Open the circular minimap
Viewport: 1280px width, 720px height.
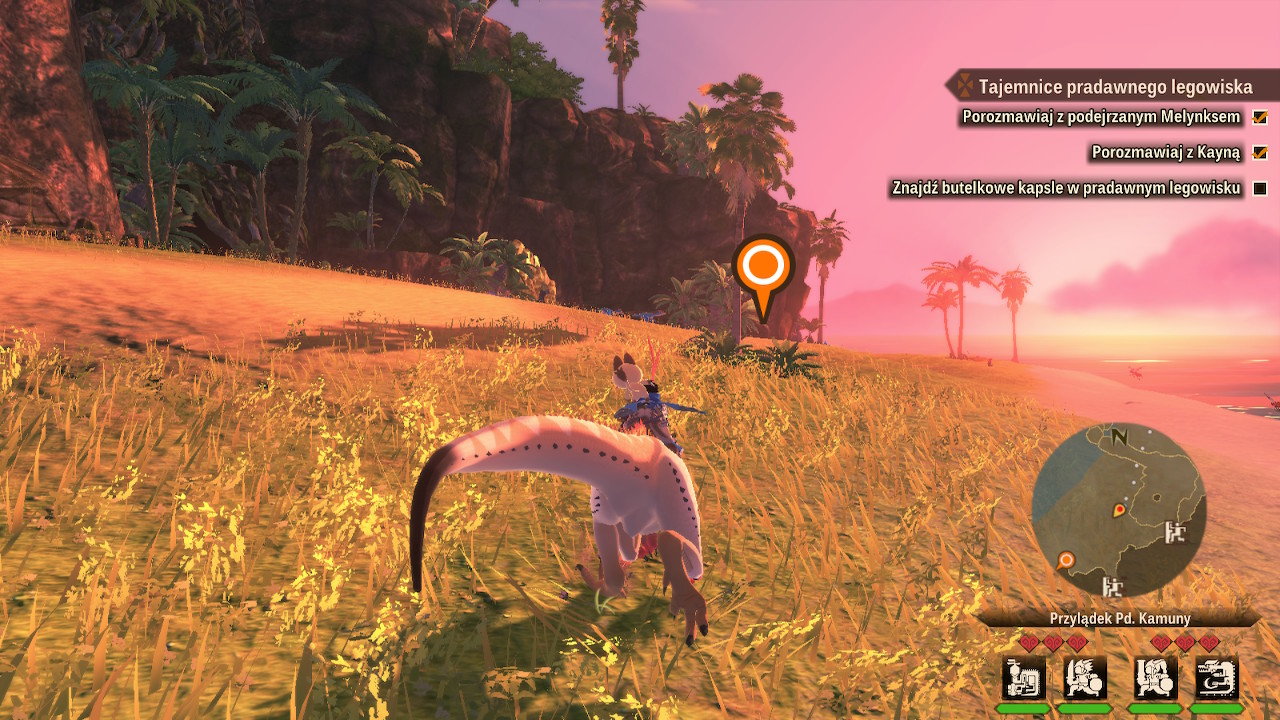coord(1118,509)
